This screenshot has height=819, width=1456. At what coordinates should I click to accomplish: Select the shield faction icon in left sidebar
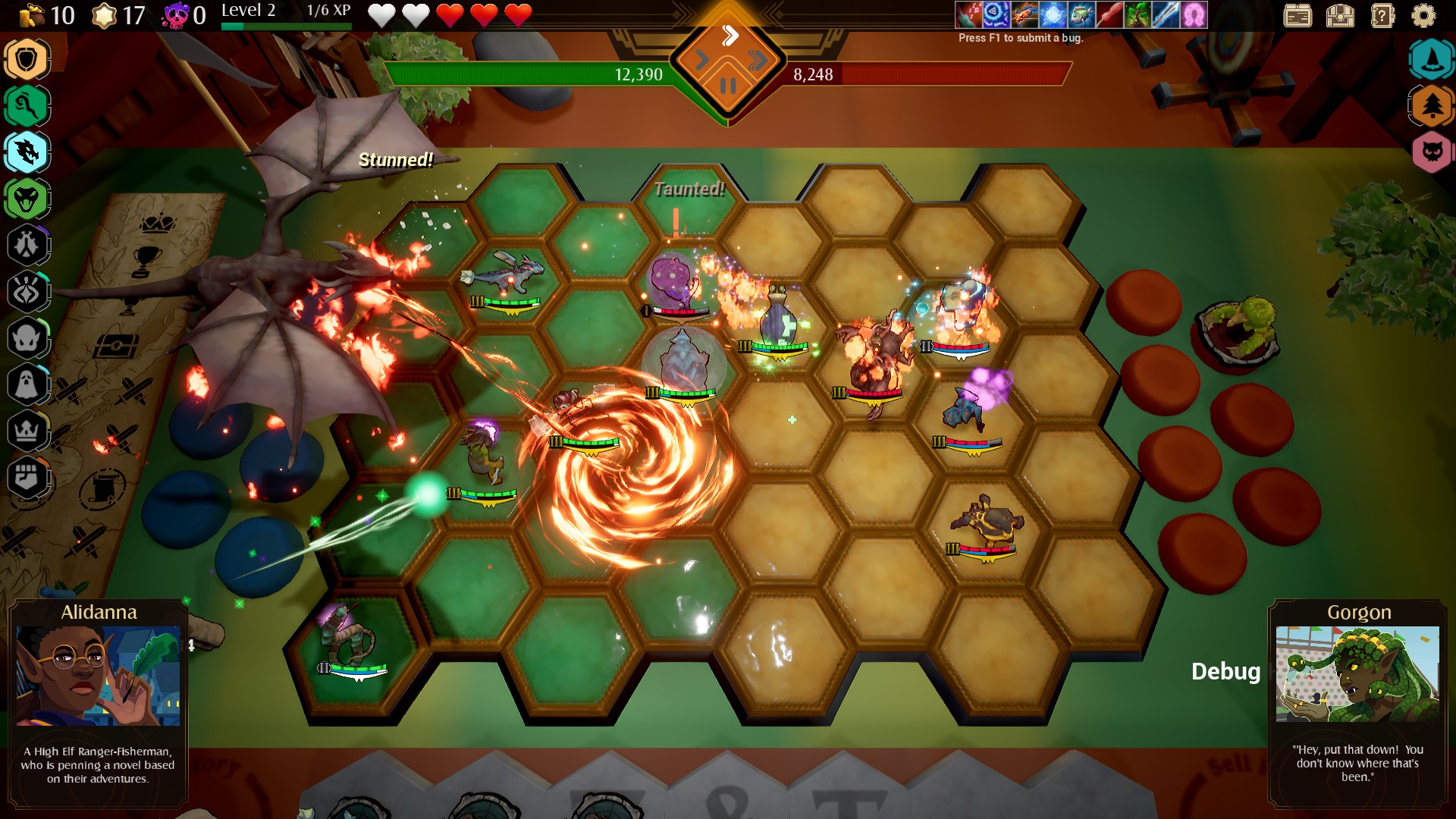click(x=28, y=57)
